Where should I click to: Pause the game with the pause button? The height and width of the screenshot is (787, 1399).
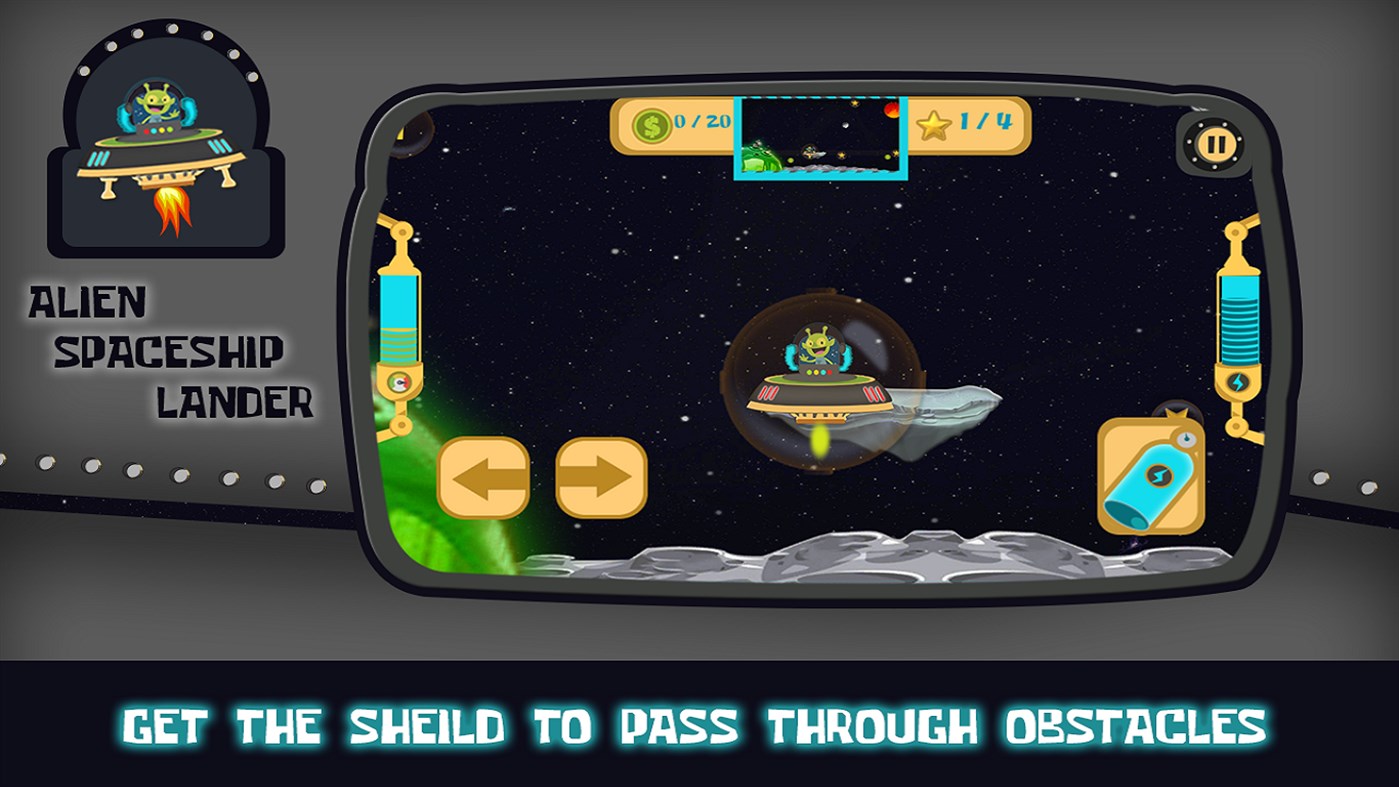1214,142
